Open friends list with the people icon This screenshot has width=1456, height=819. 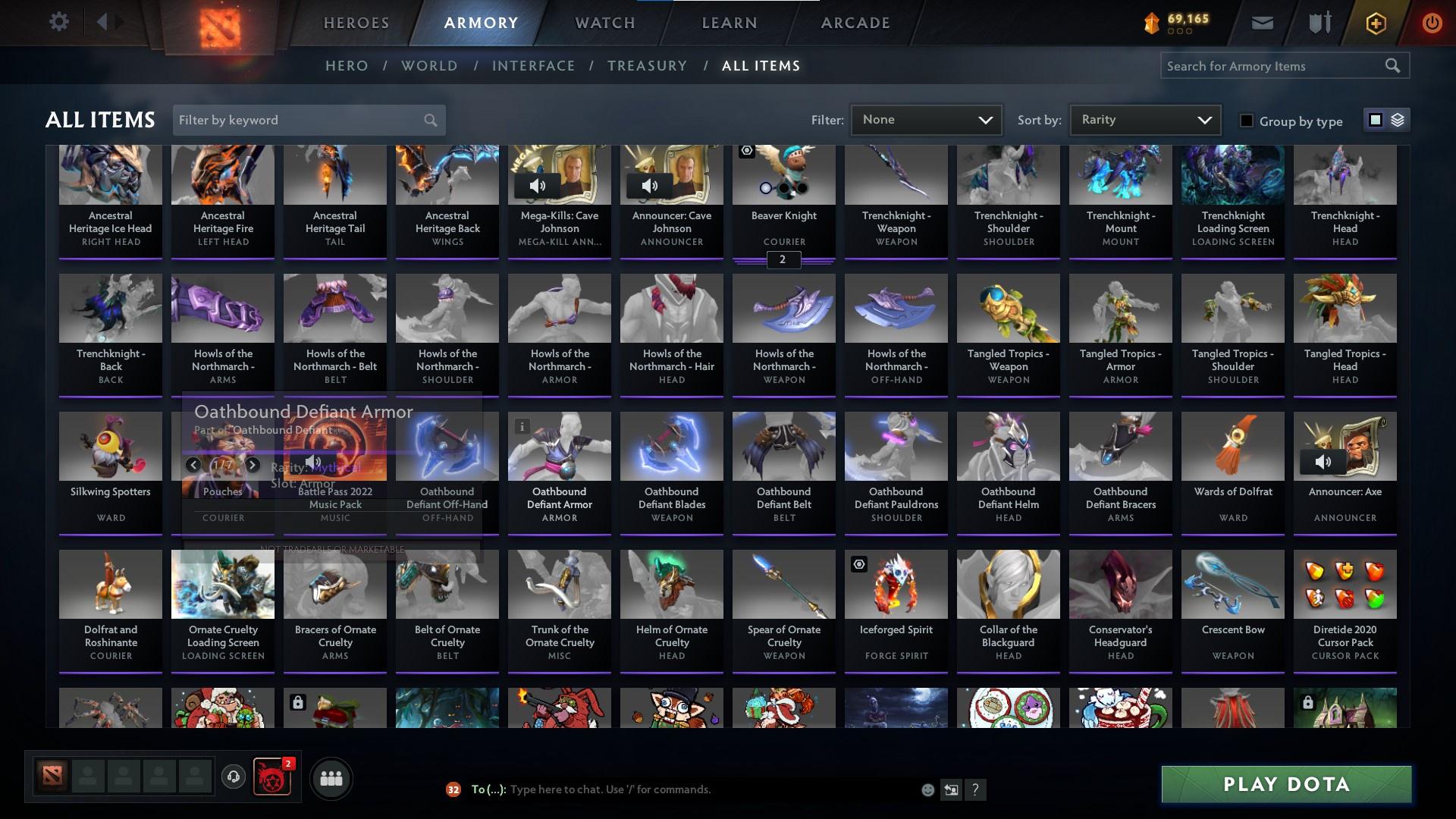pos(330,777)
